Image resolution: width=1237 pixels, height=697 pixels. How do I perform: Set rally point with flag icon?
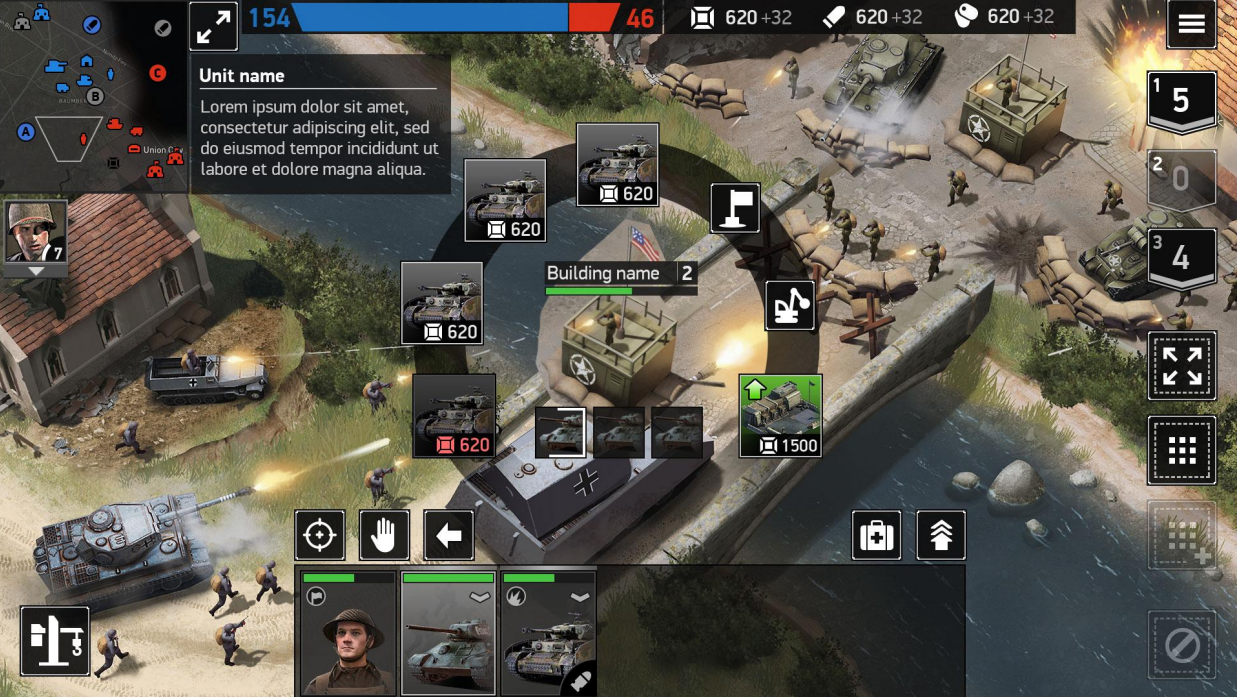click(x=735, y=208)
